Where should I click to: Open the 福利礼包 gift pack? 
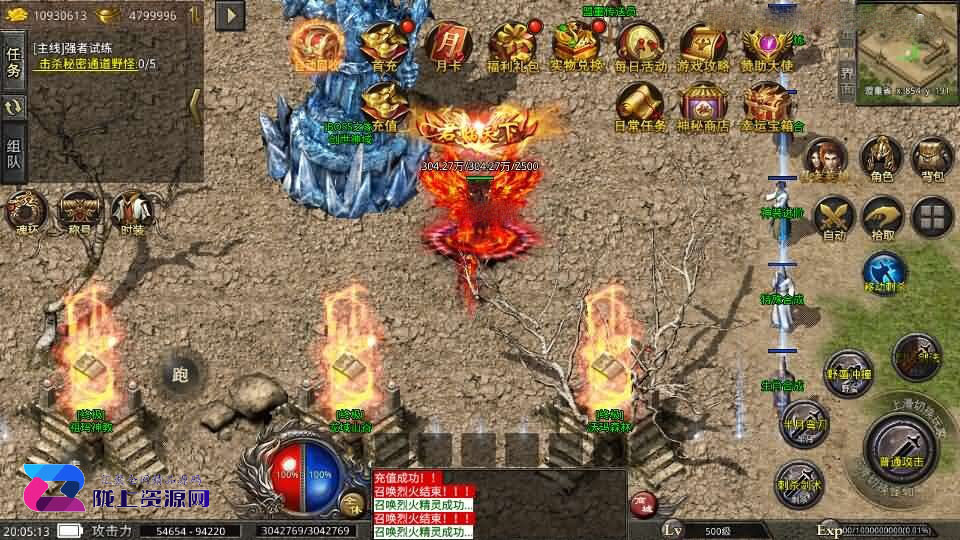point(513,44)
